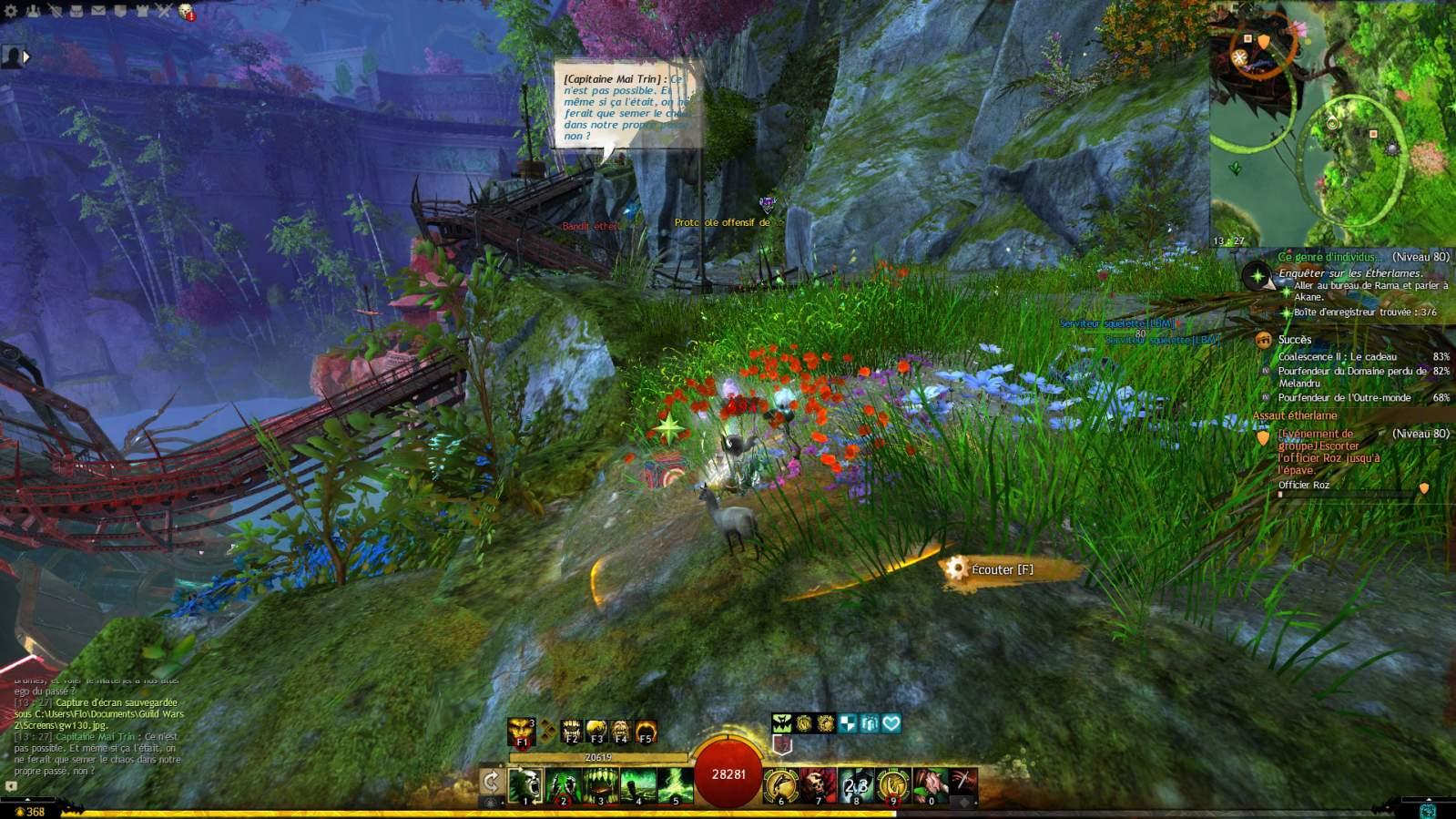This screenshot has height=819, width=1456.
Task: Select the 'Escorter l'officier Roz' group event
Action: click(1329, 452)
